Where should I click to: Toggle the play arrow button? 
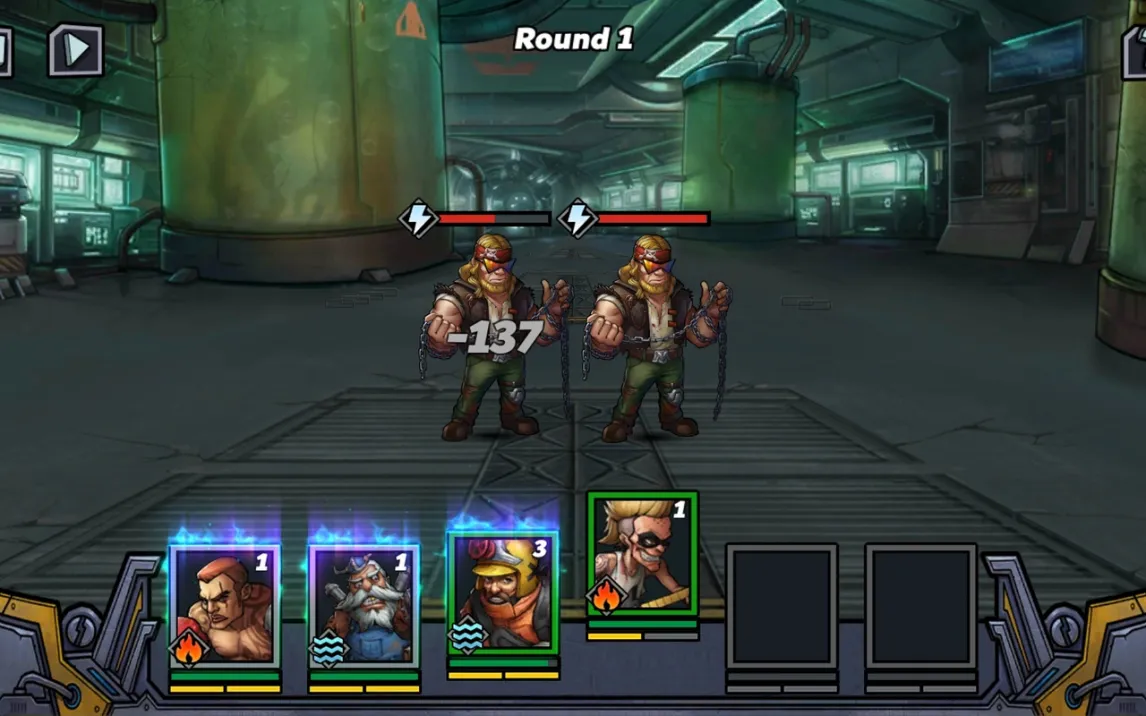76,49
